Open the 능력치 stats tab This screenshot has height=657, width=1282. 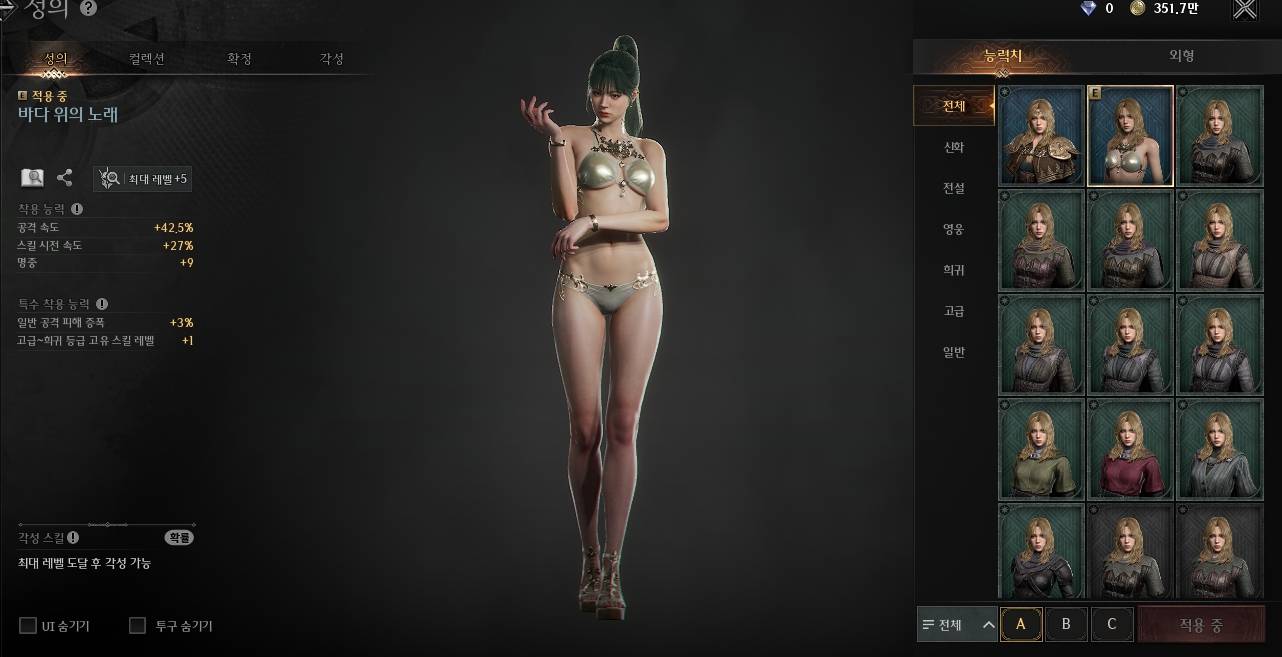click(1003, 56)
